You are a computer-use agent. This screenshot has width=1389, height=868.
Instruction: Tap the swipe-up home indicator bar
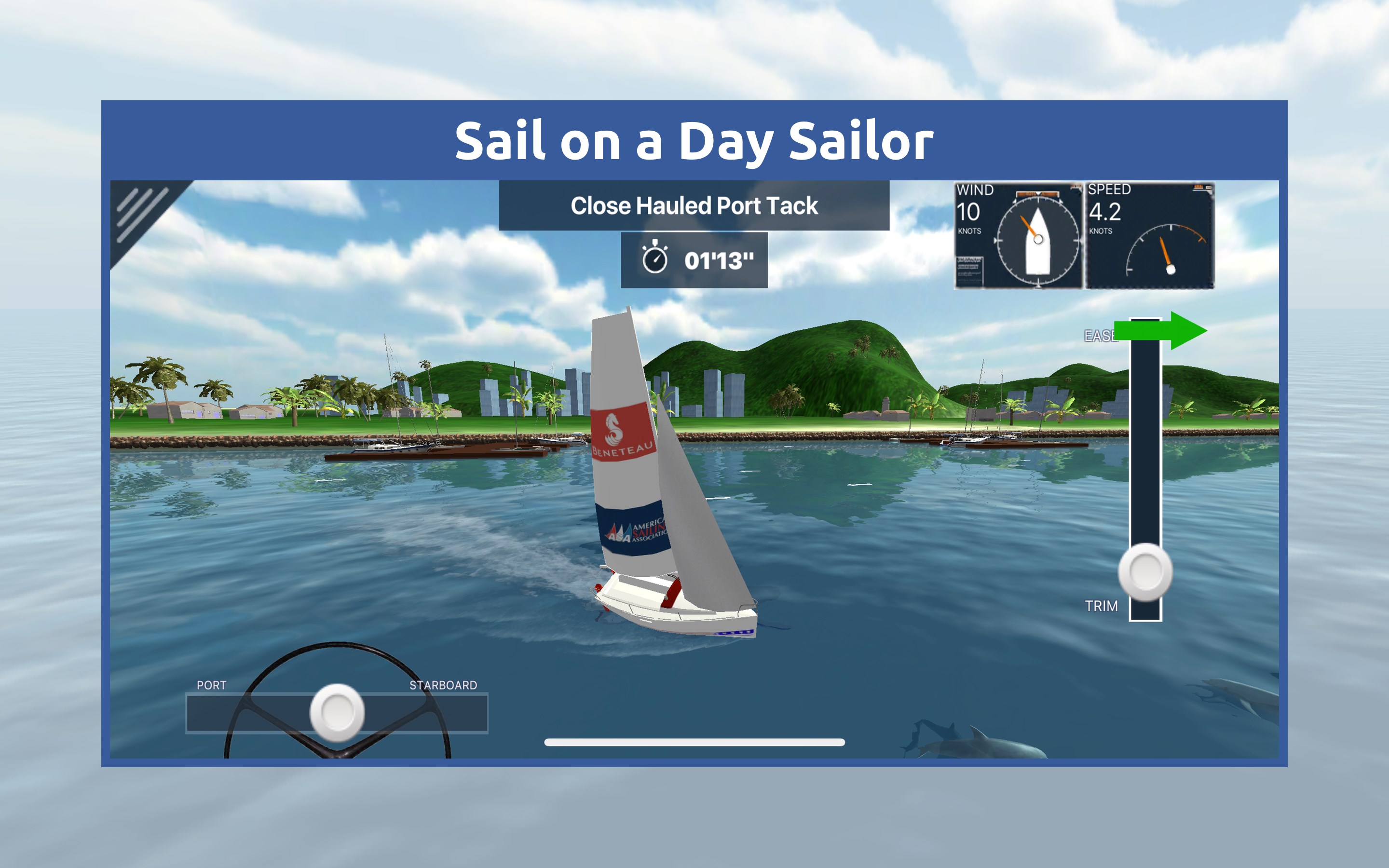tap(694, 741)
